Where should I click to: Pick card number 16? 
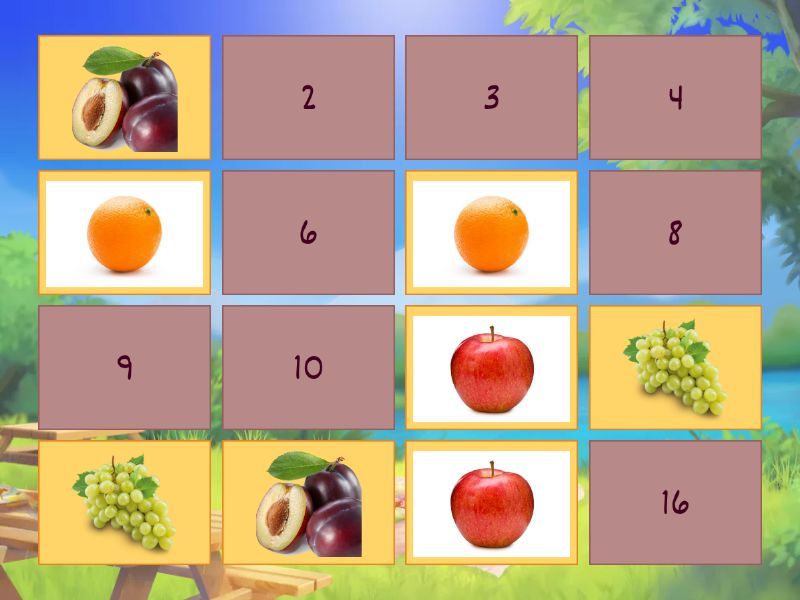(675, 502)
